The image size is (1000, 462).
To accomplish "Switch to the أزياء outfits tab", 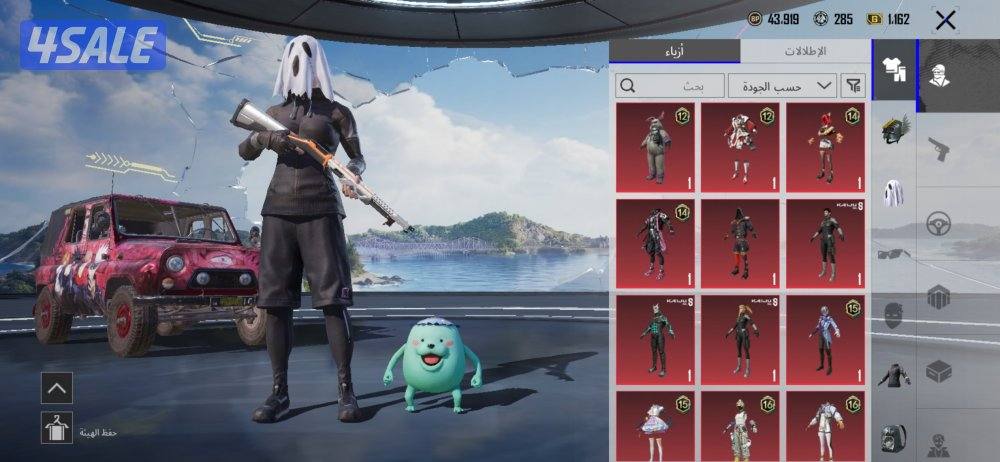I will point(676,51).
